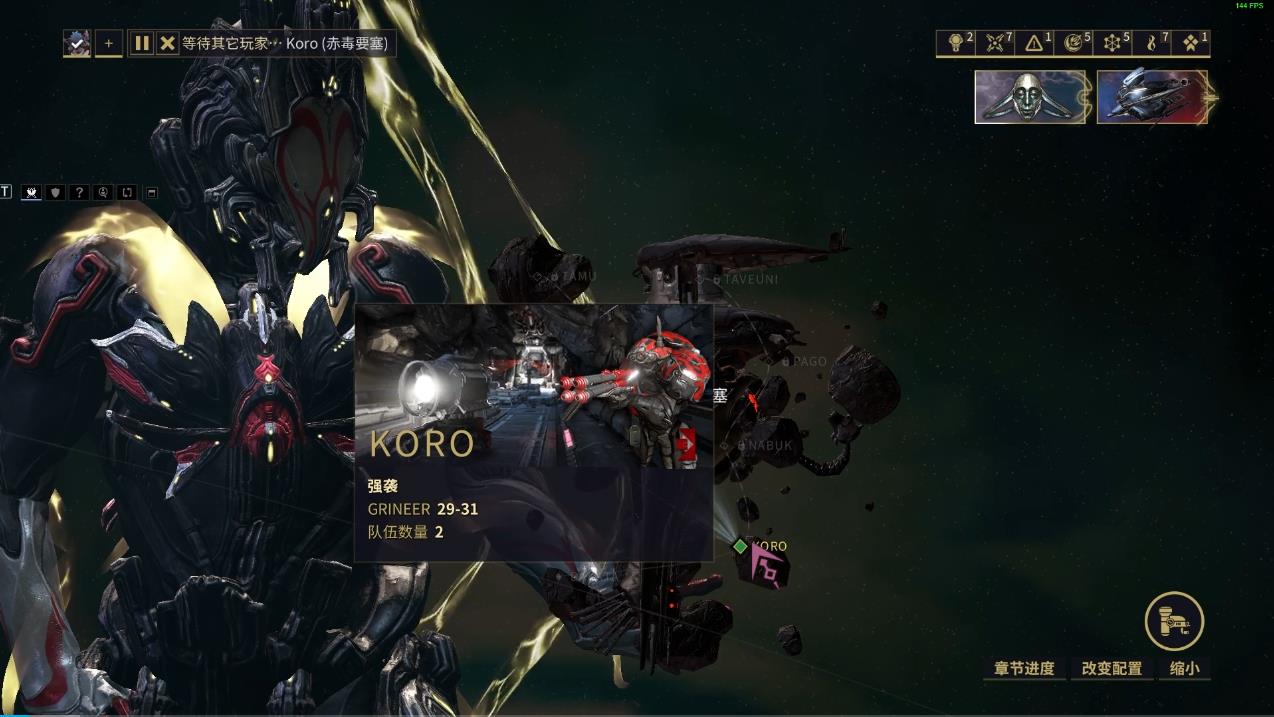Viewport: 1274px width, 717px height.
Task: Open the spaceship thumbnail
Action: coord(1153,97)
